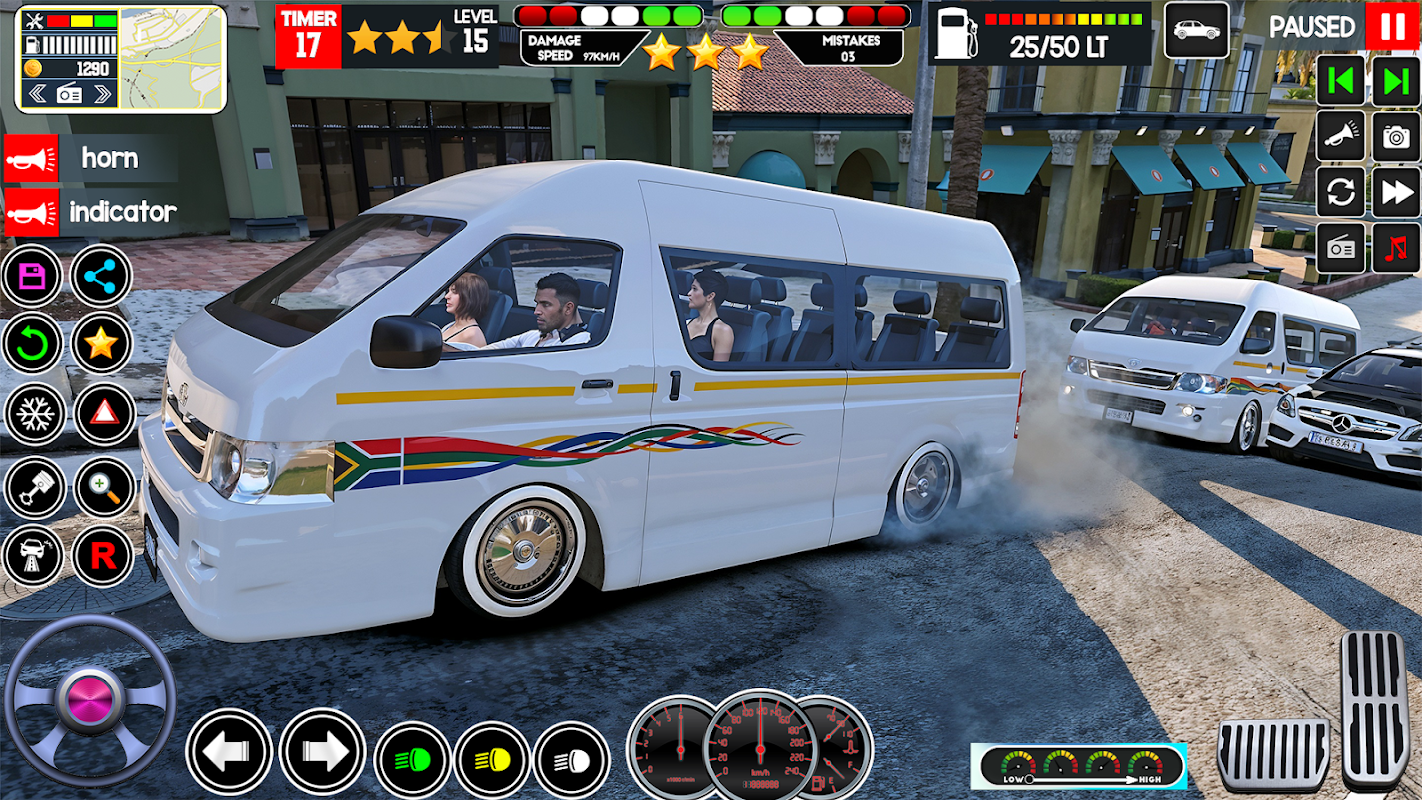The height and width of the screenshot is (800, 1422).
Task: Signal right with the right arrow button
Action: pyautogui.click(x=321, y=752)
